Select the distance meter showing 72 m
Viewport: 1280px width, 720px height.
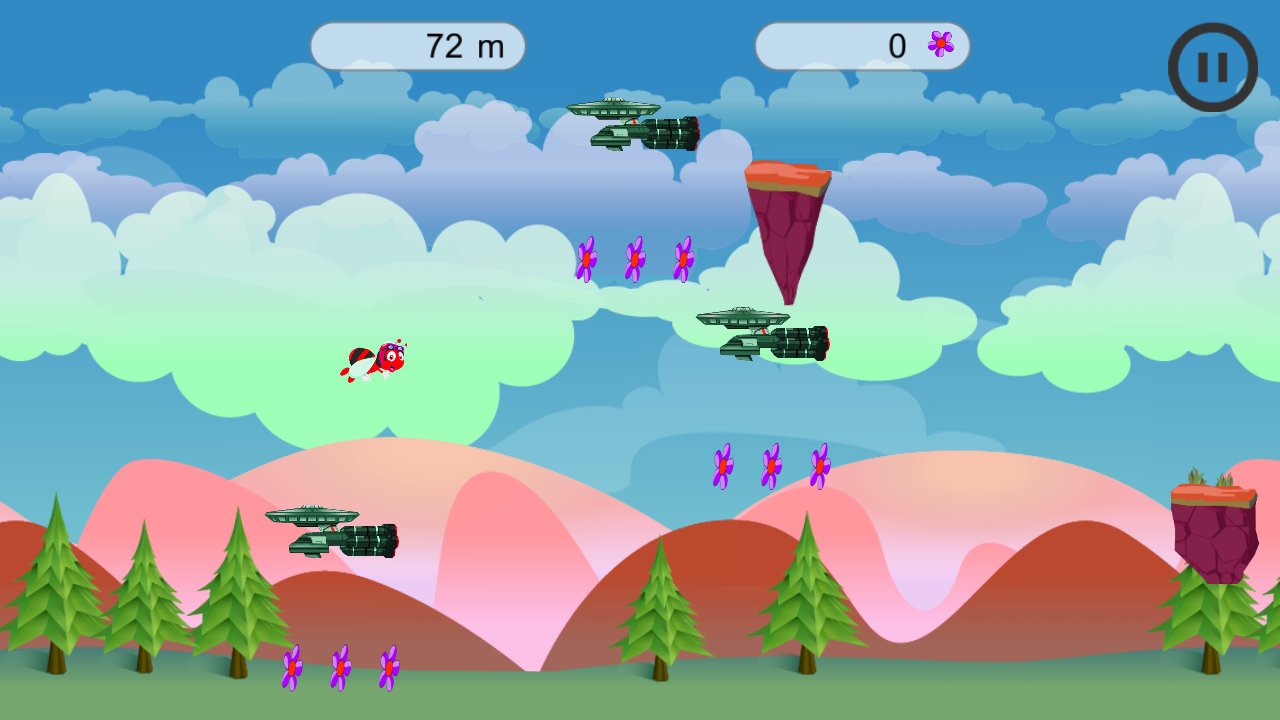coord(420,45)
